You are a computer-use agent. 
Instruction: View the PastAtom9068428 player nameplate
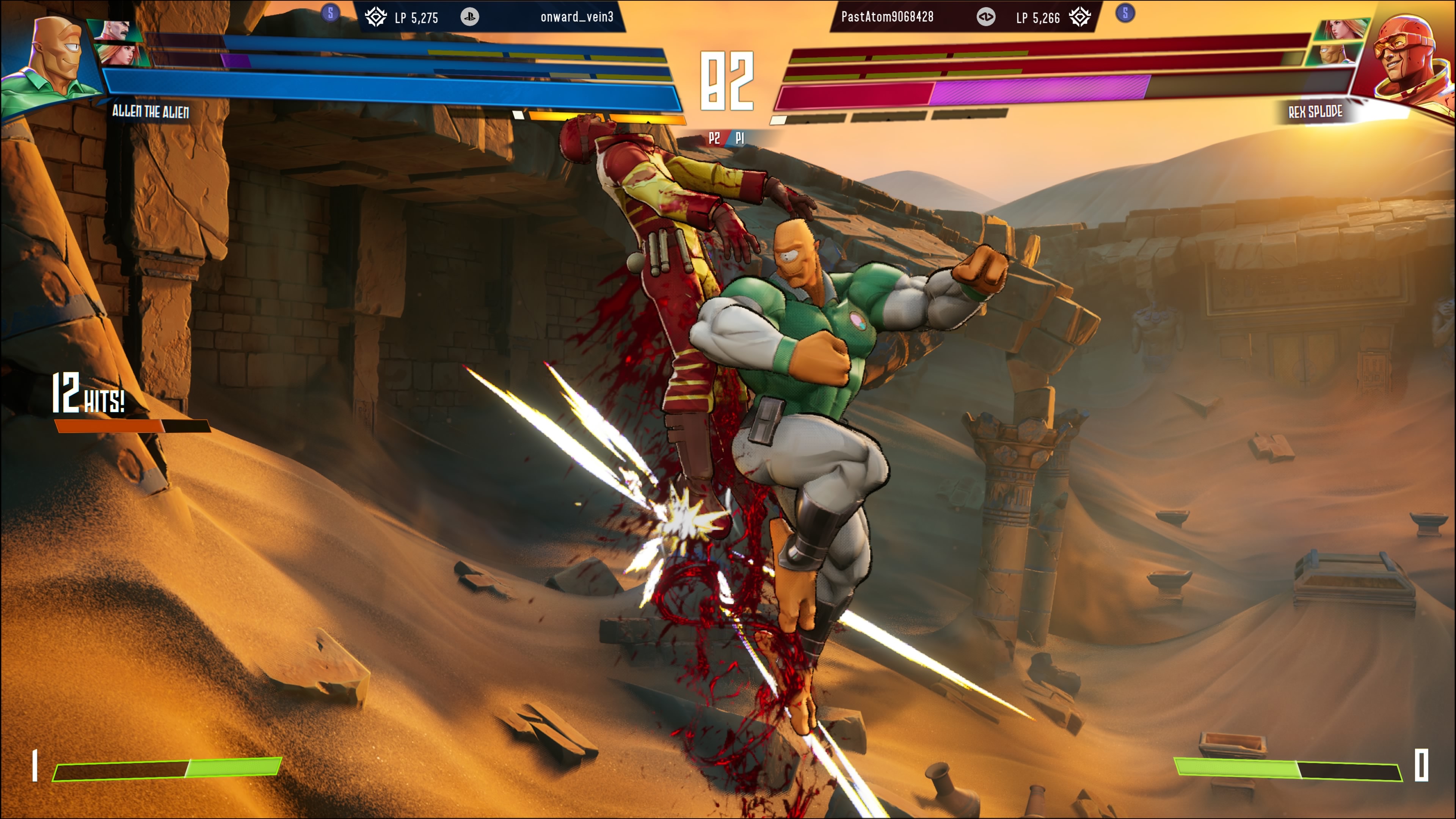coord(887,17)
